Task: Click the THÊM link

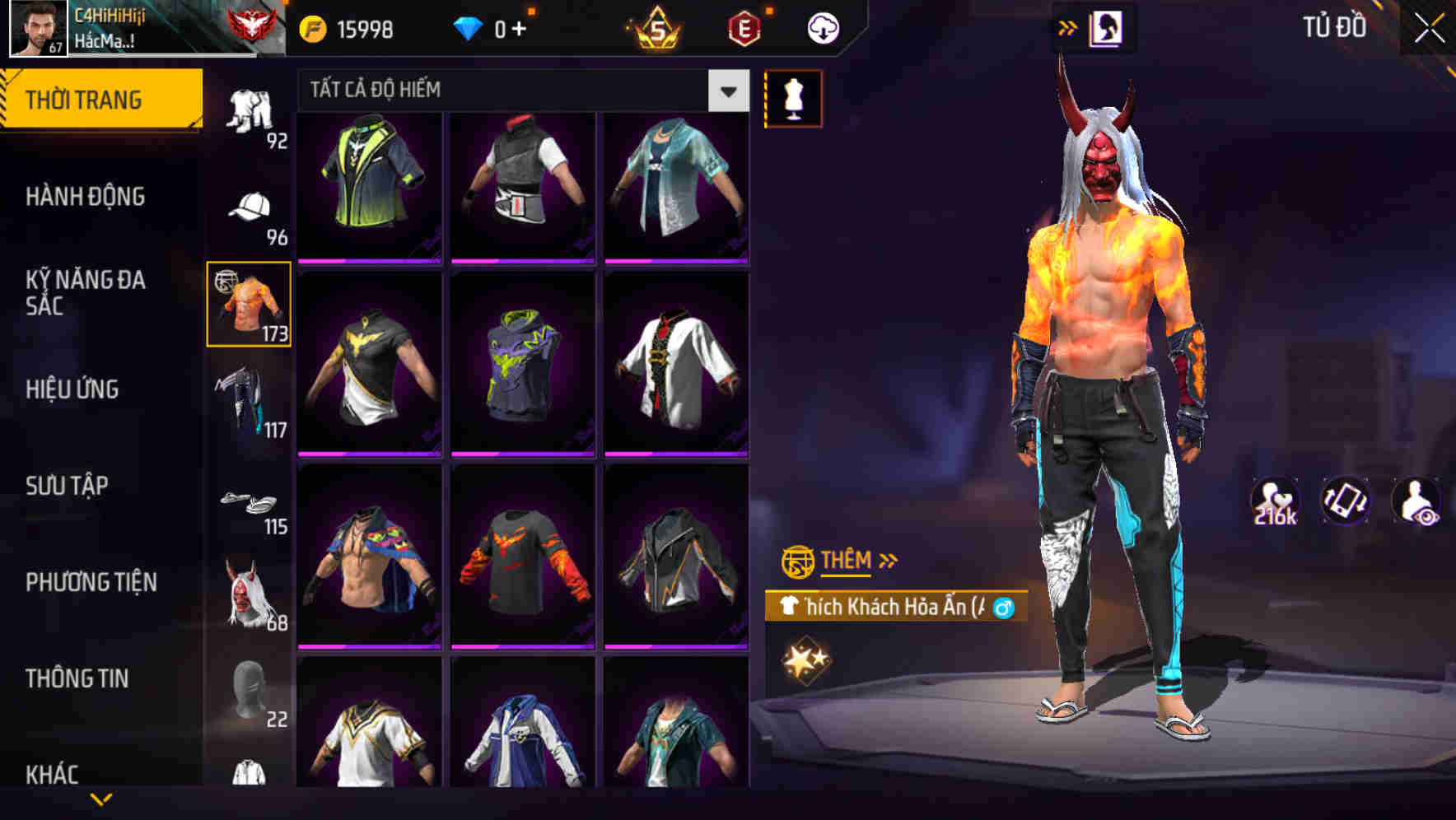Action: [x=847, y=561]
